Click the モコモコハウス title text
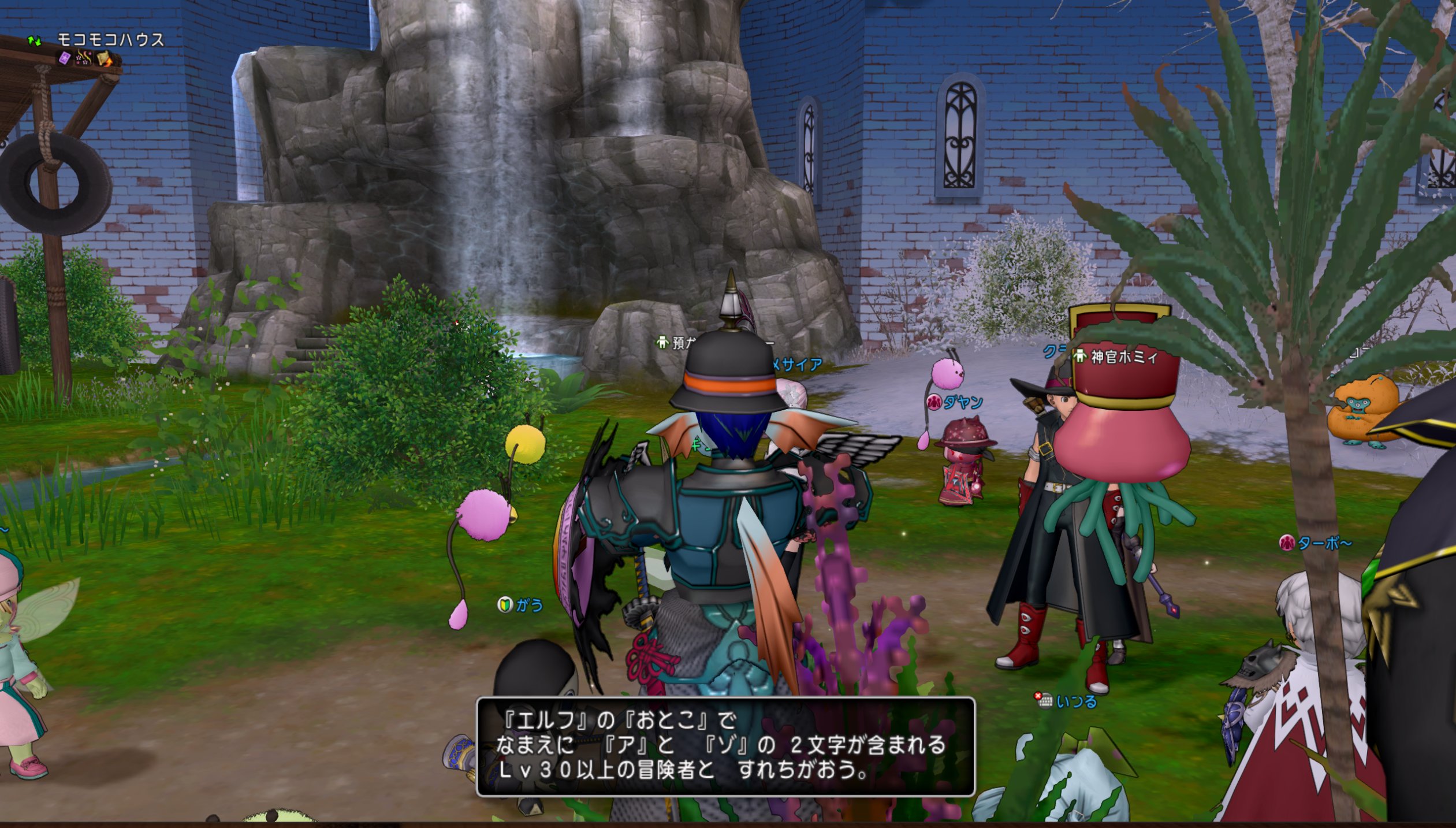The height and width of the screenshot is (828, 1456). [110, 38]
